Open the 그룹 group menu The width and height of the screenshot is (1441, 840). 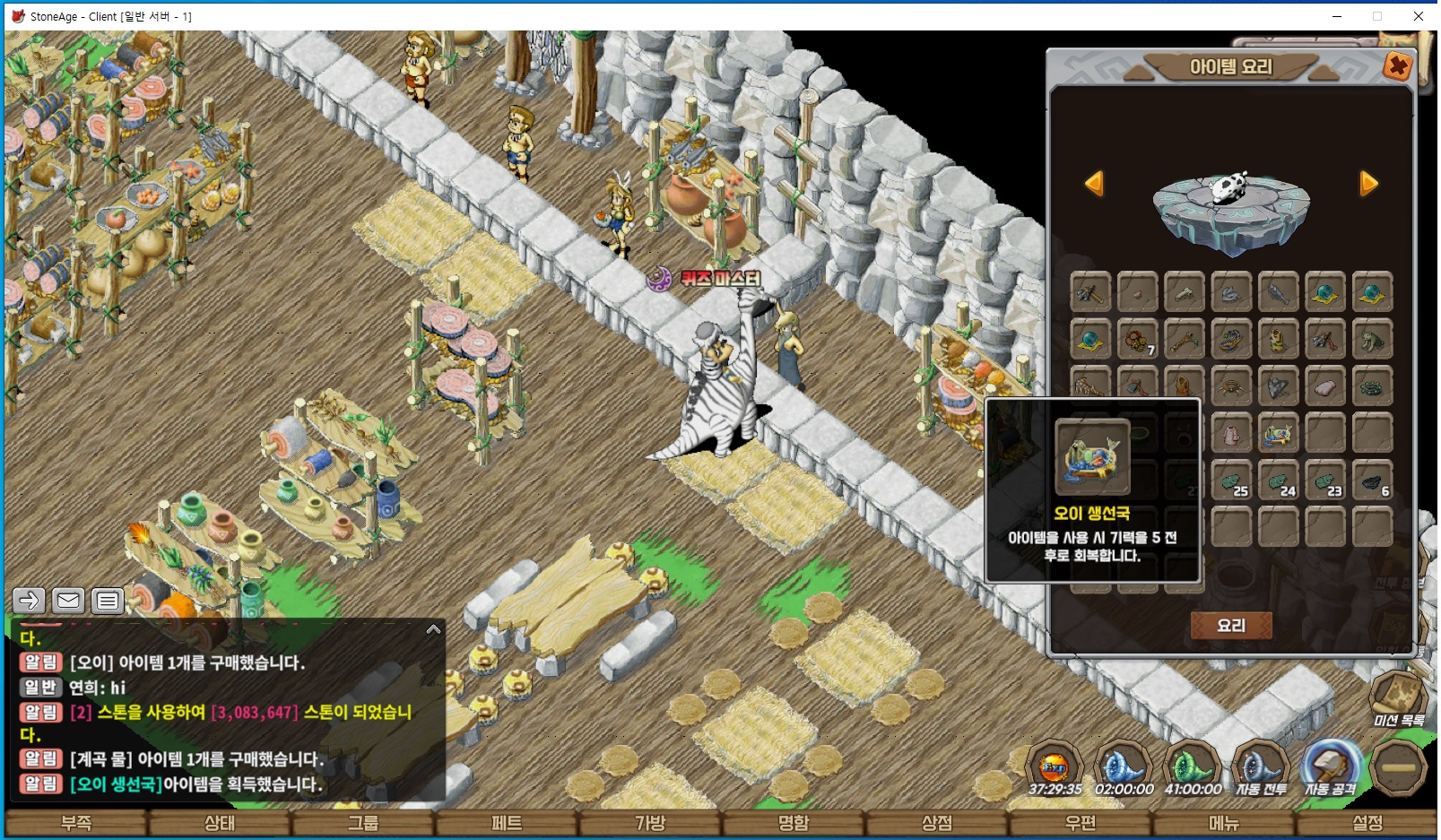click(363, 823)
